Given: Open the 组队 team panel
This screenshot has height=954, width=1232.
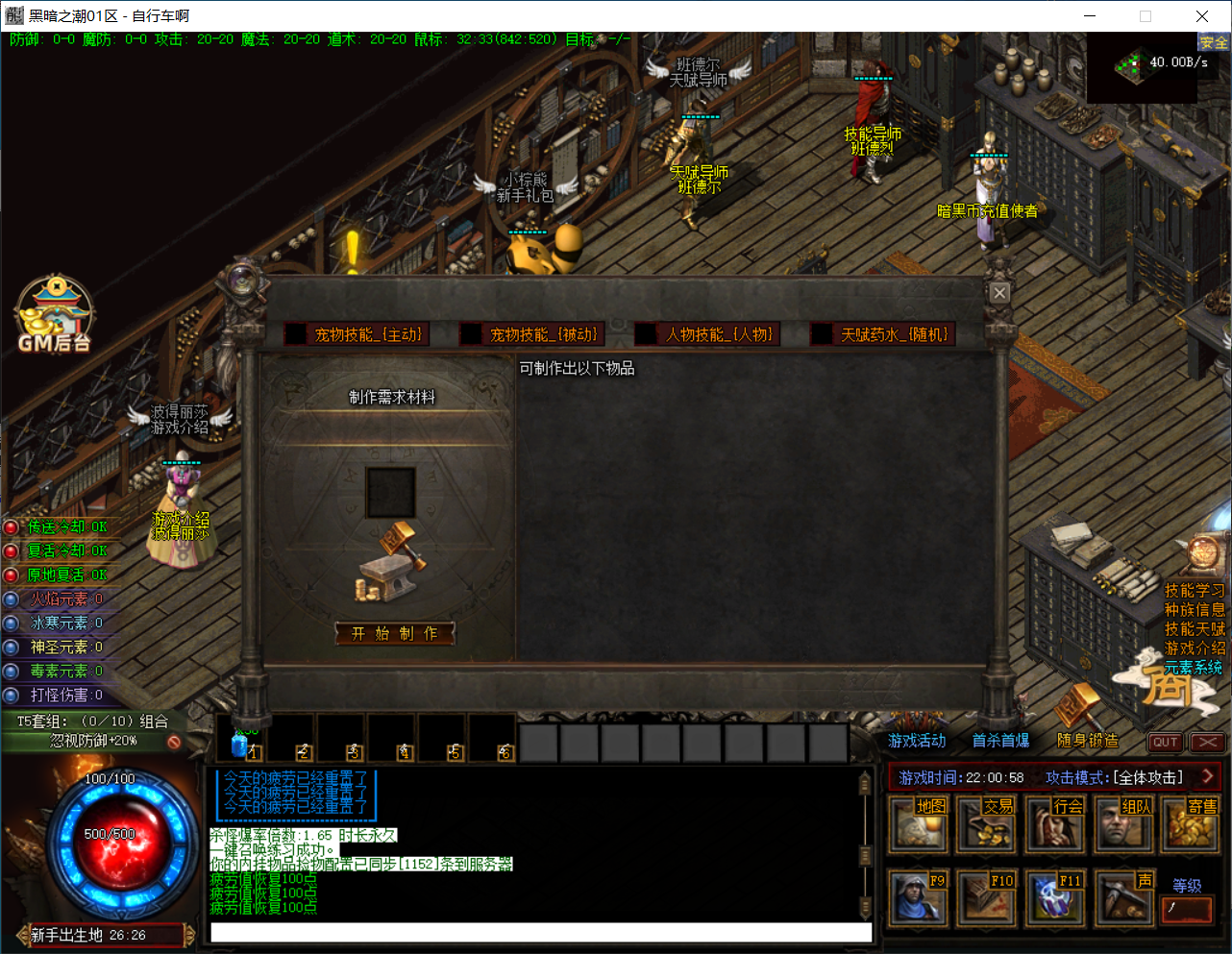Looking at the screenshot, I should 1122,825.
